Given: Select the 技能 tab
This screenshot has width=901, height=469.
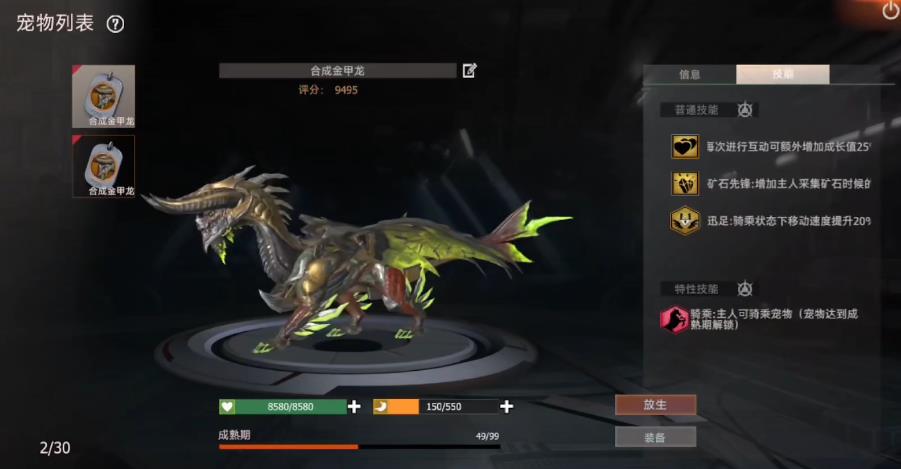Looking at the screenshot, I should 782,74.
